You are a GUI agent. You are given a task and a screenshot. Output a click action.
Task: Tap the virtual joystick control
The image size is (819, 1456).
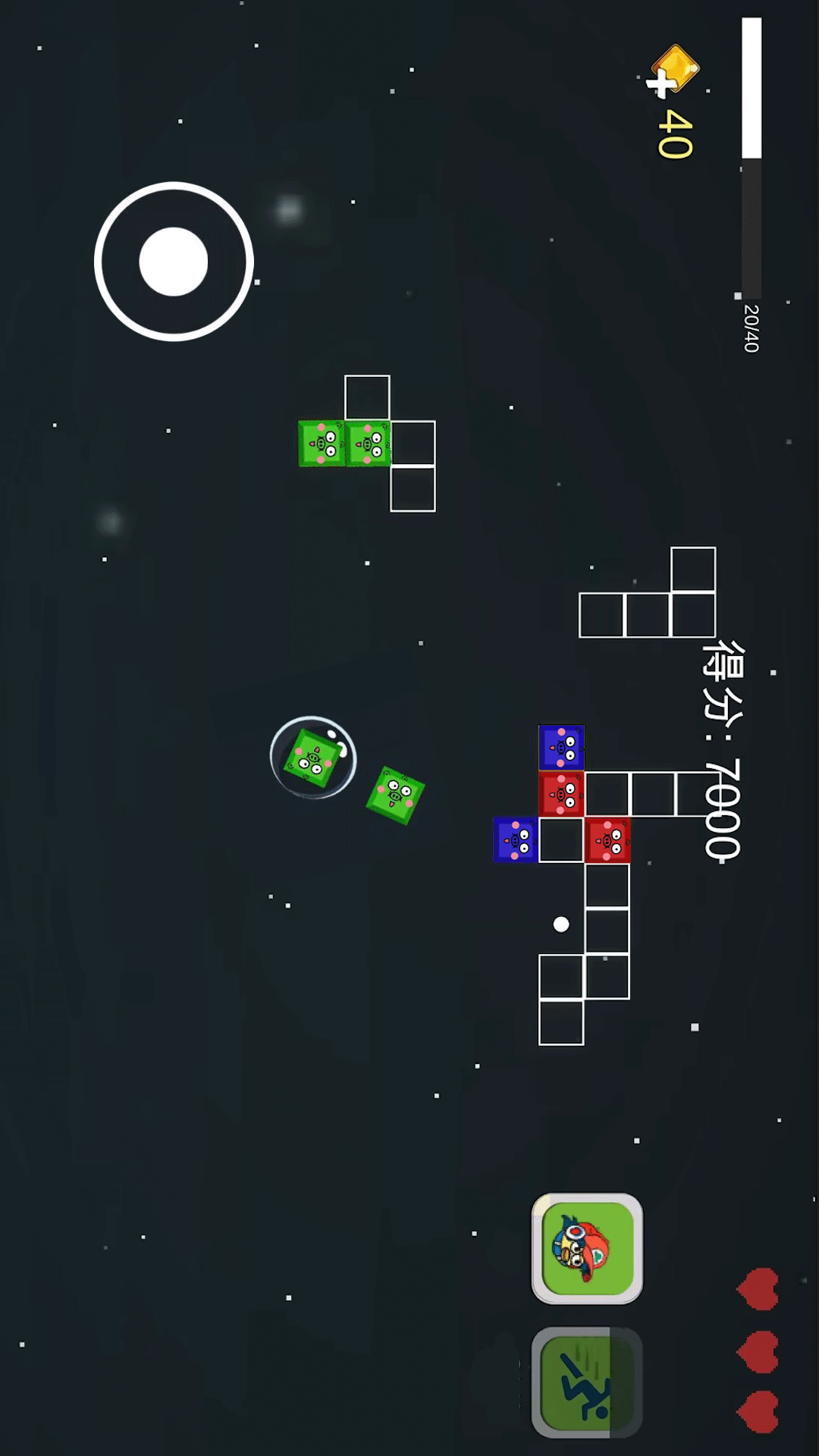point(174,262)
